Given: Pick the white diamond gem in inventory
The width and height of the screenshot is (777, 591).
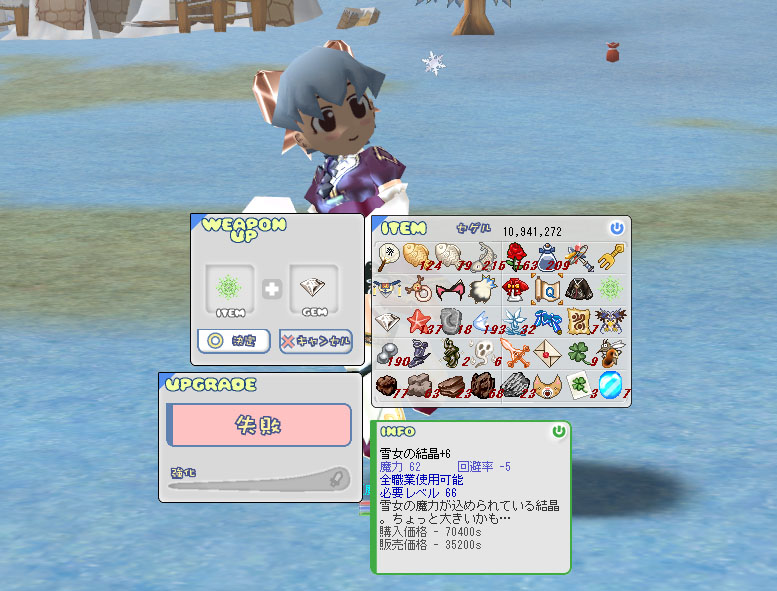Looking at the screenshot, I should pyautogui.click(x=387, y=322).
